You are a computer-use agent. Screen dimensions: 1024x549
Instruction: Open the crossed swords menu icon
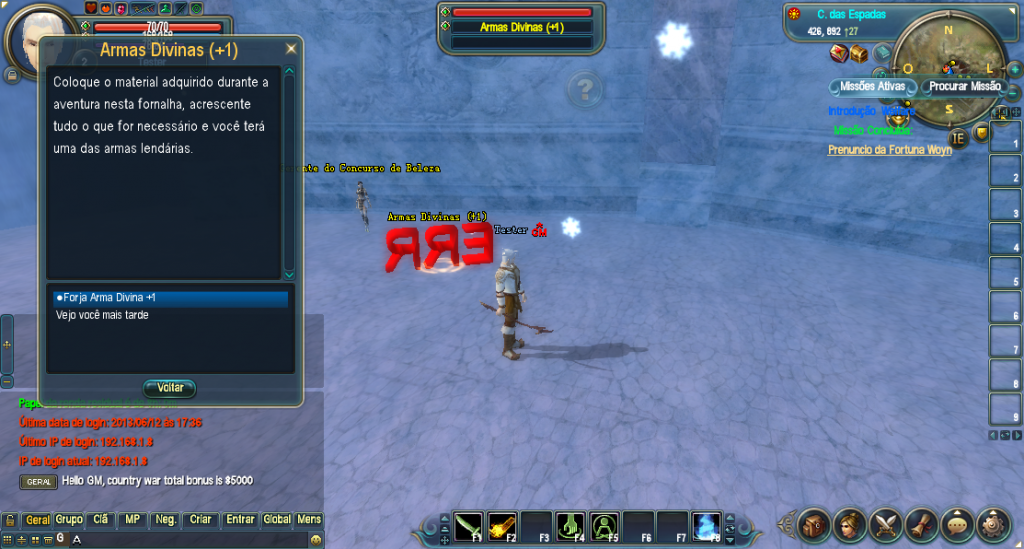click(x=886, y=523)
